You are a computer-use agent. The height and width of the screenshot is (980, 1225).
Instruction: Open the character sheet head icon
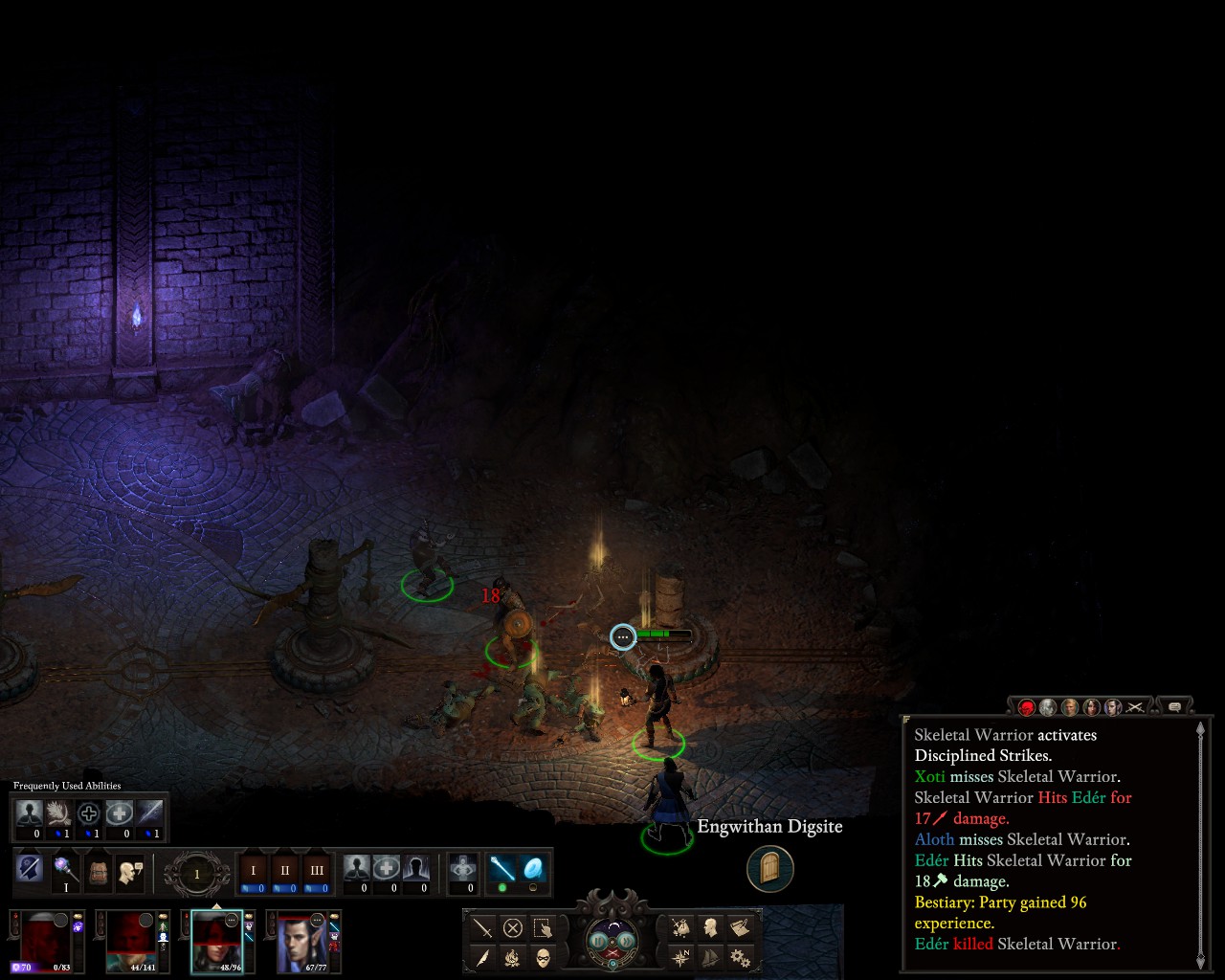[x=710, y=927]
